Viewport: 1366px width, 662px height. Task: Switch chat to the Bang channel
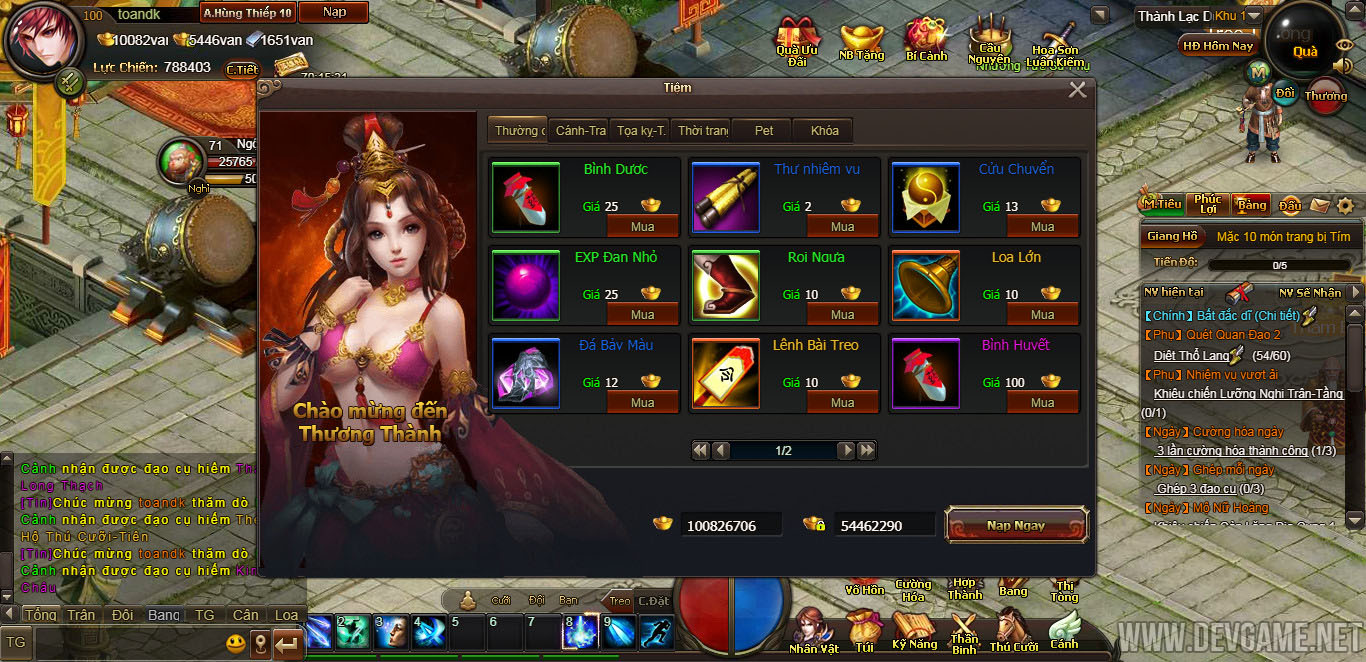pos(163,615)
